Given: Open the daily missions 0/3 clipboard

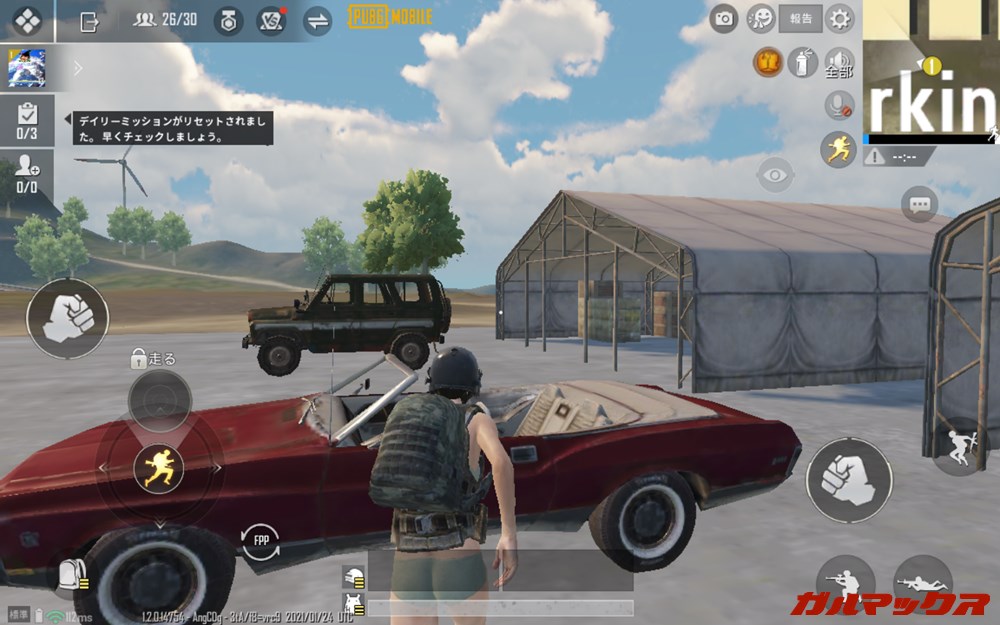Looking at the screenshot, I should [27, 120].
